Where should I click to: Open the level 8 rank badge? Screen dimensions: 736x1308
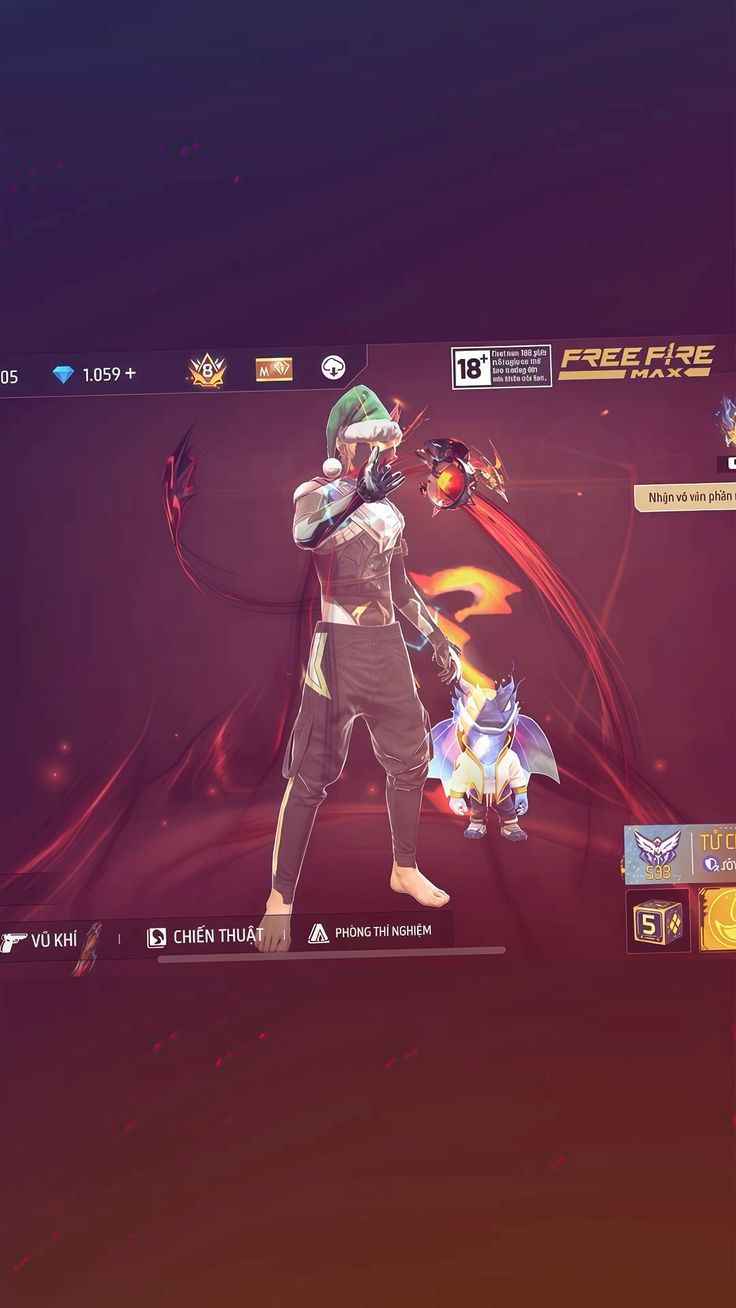click(207, 371)
